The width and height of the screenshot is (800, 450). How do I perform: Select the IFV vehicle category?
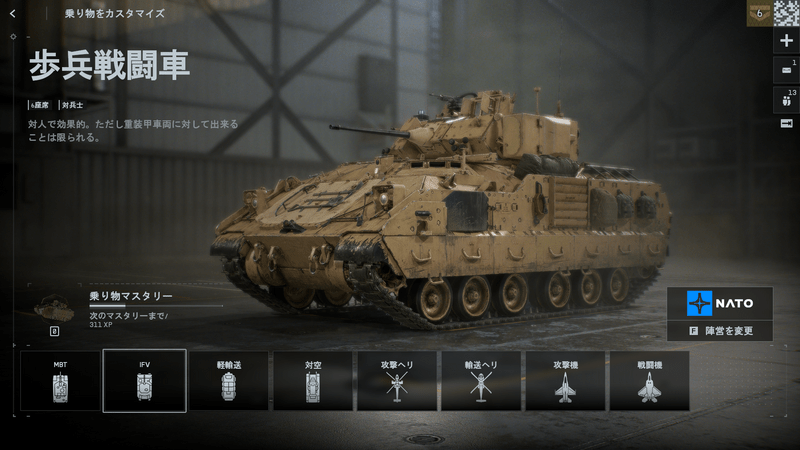click(144, 380)
